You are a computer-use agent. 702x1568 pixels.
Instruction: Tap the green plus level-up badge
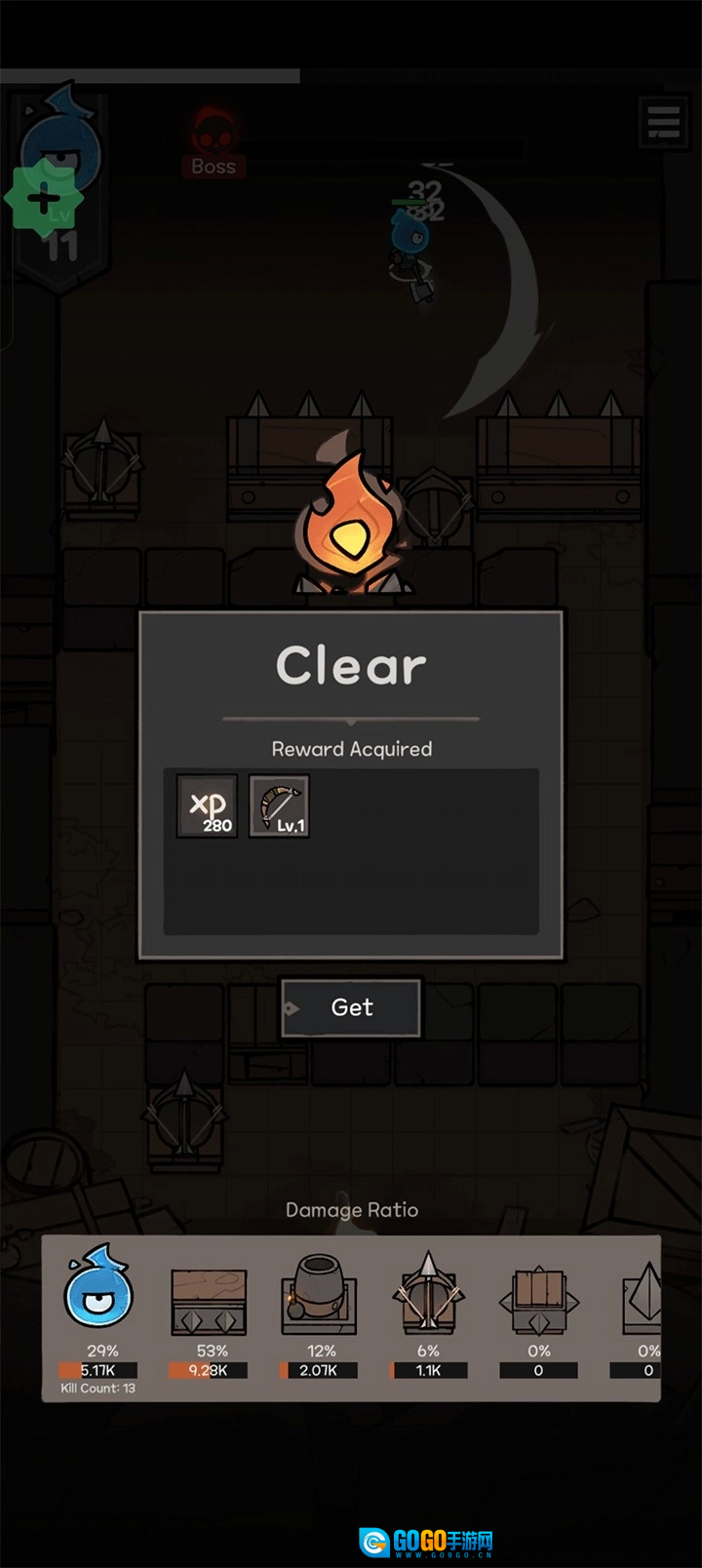pos(44,201)
